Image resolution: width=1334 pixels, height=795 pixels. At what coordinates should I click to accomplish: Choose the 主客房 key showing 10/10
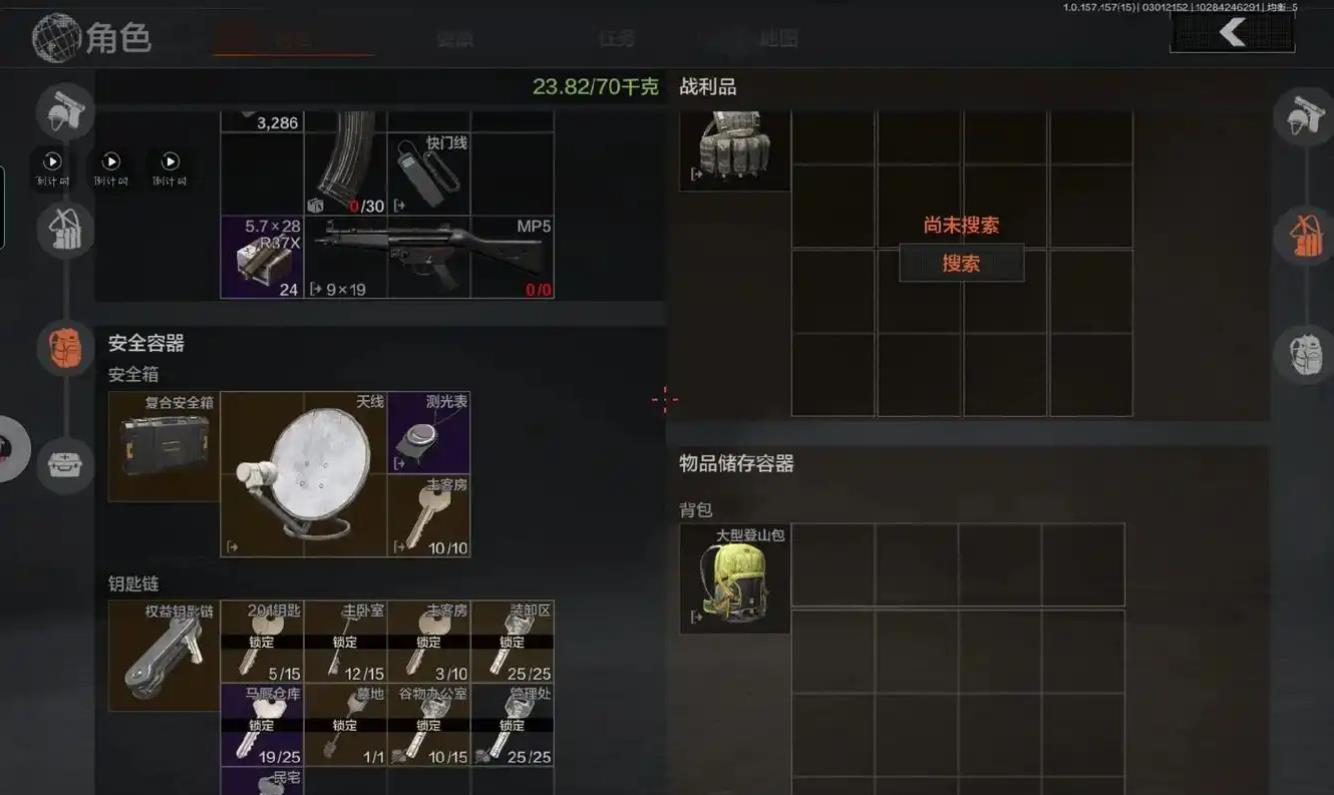pos(429,516)
